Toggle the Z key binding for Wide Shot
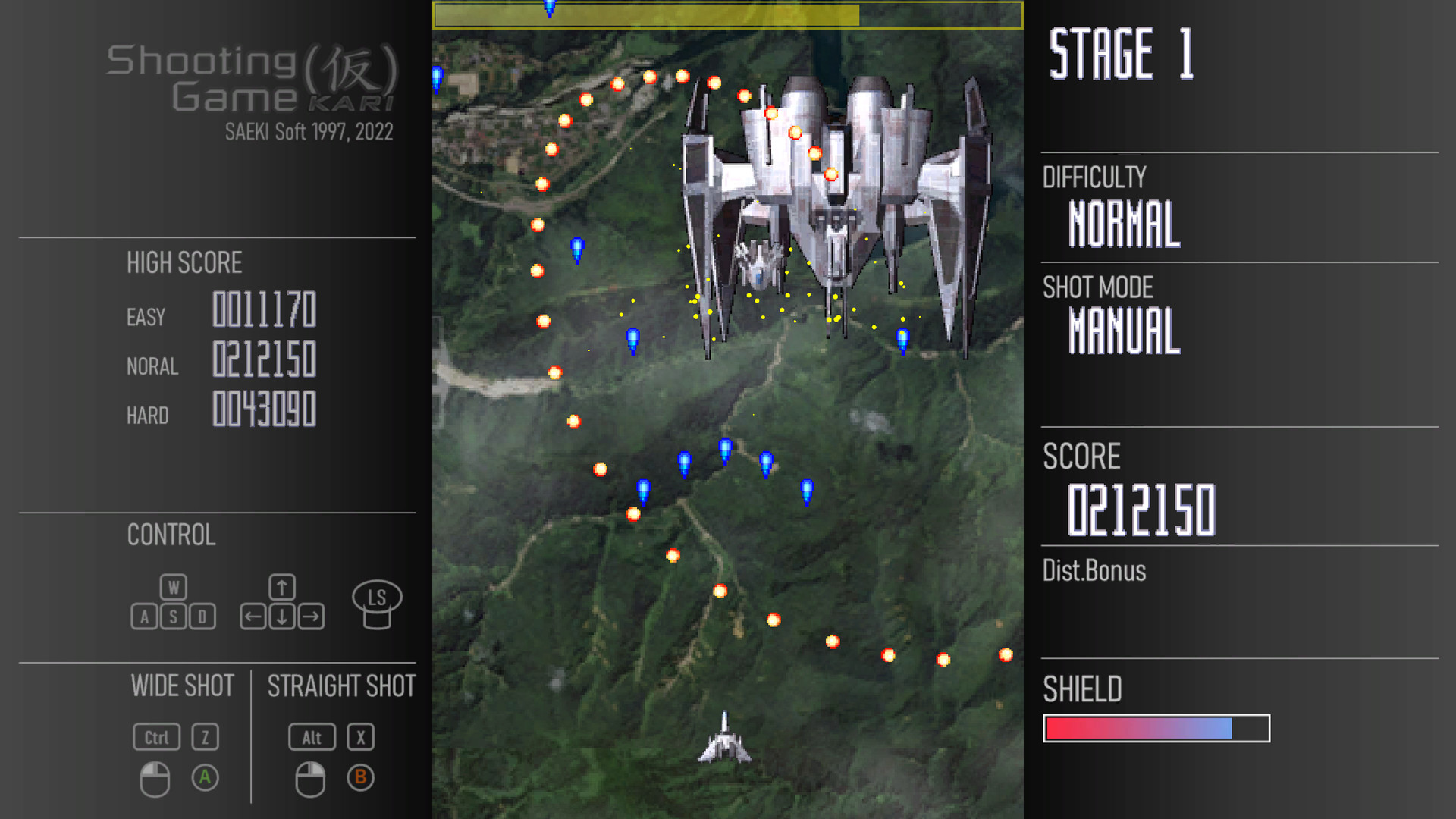The height and width of the screenshot is (819, 1456). click(204, 736)
